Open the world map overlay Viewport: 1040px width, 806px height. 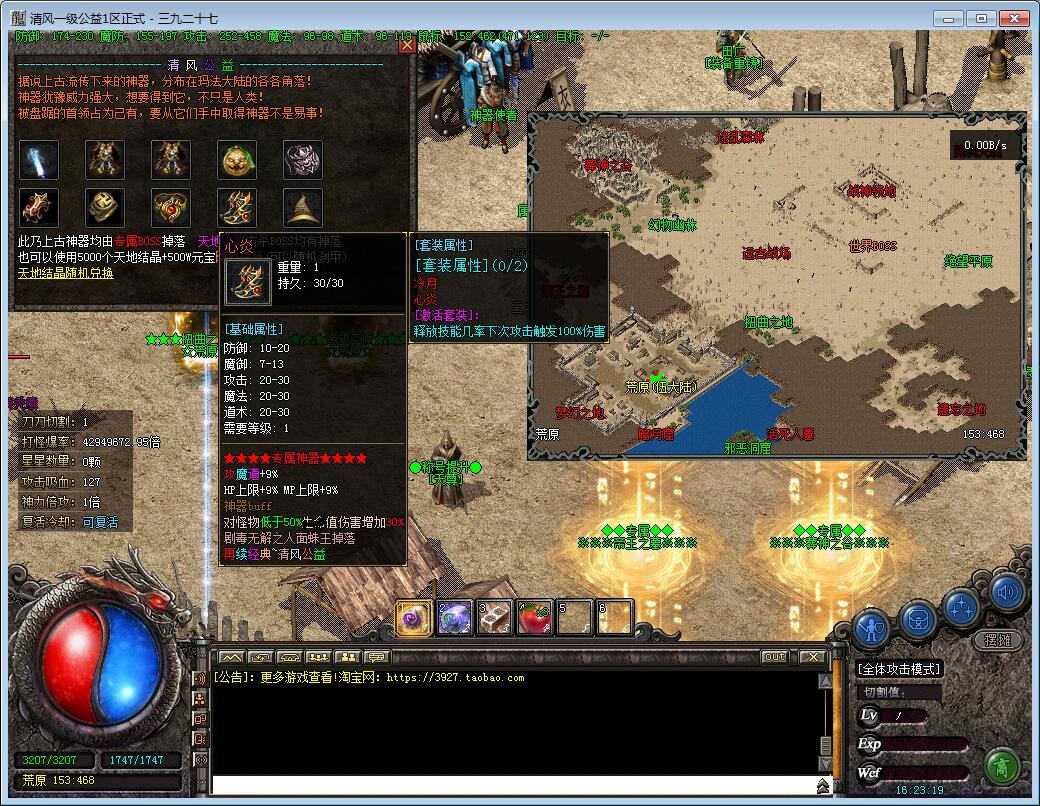(x=776, y=280)
